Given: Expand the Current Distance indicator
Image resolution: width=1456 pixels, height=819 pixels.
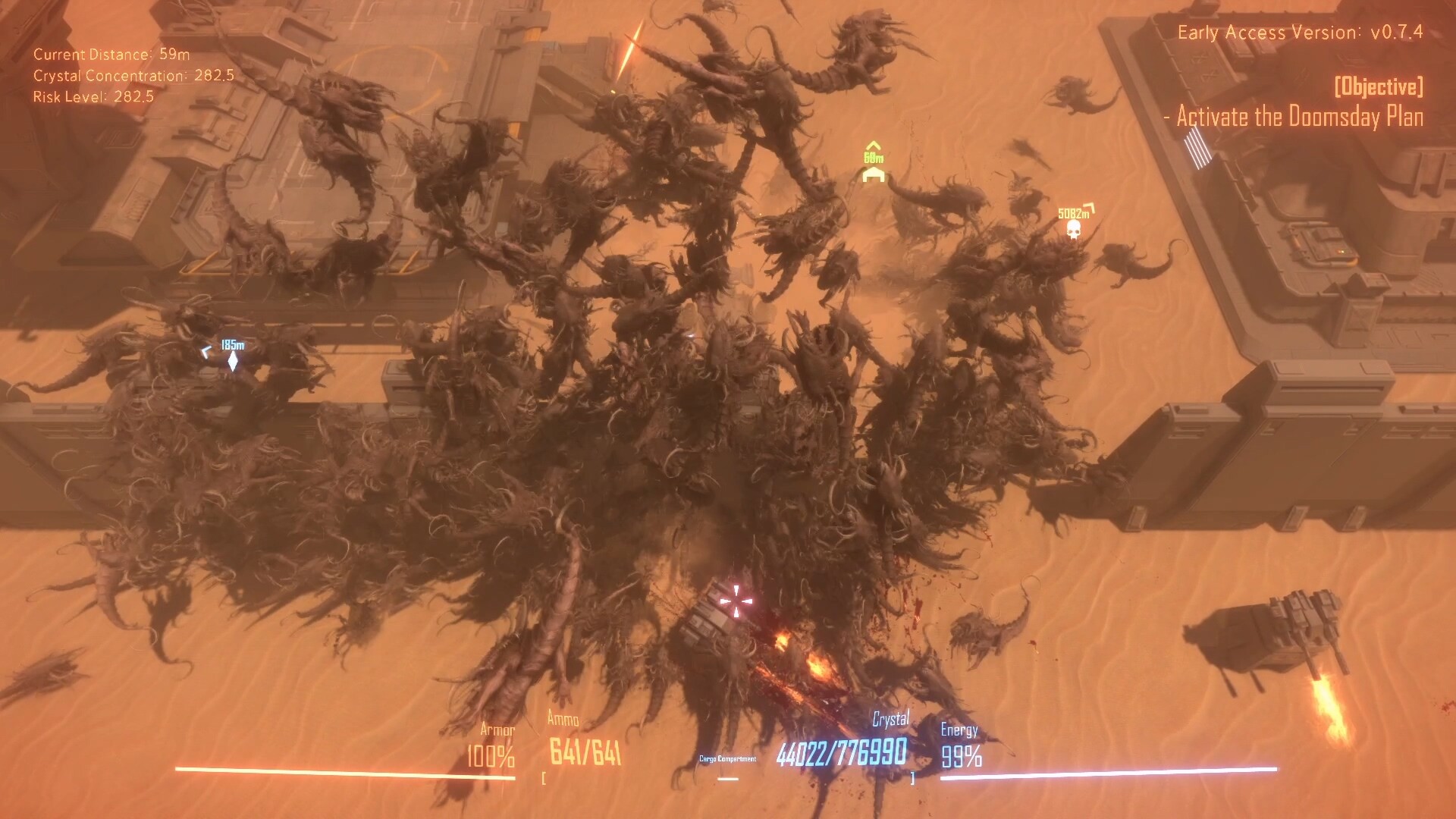Looking at the screenshot, I should point(110,55).
